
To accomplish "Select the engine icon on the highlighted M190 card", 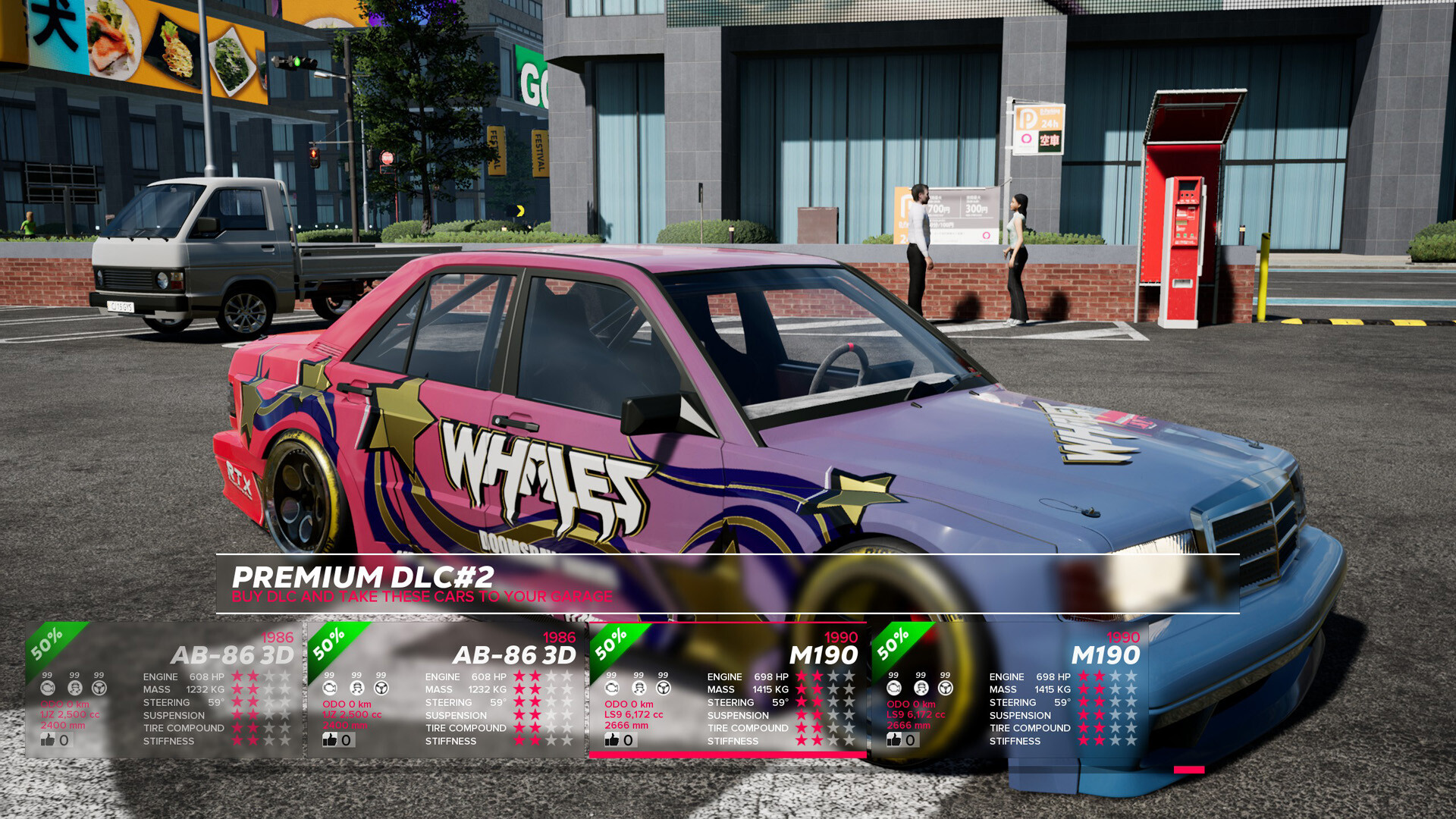I will tap(610, 689).
